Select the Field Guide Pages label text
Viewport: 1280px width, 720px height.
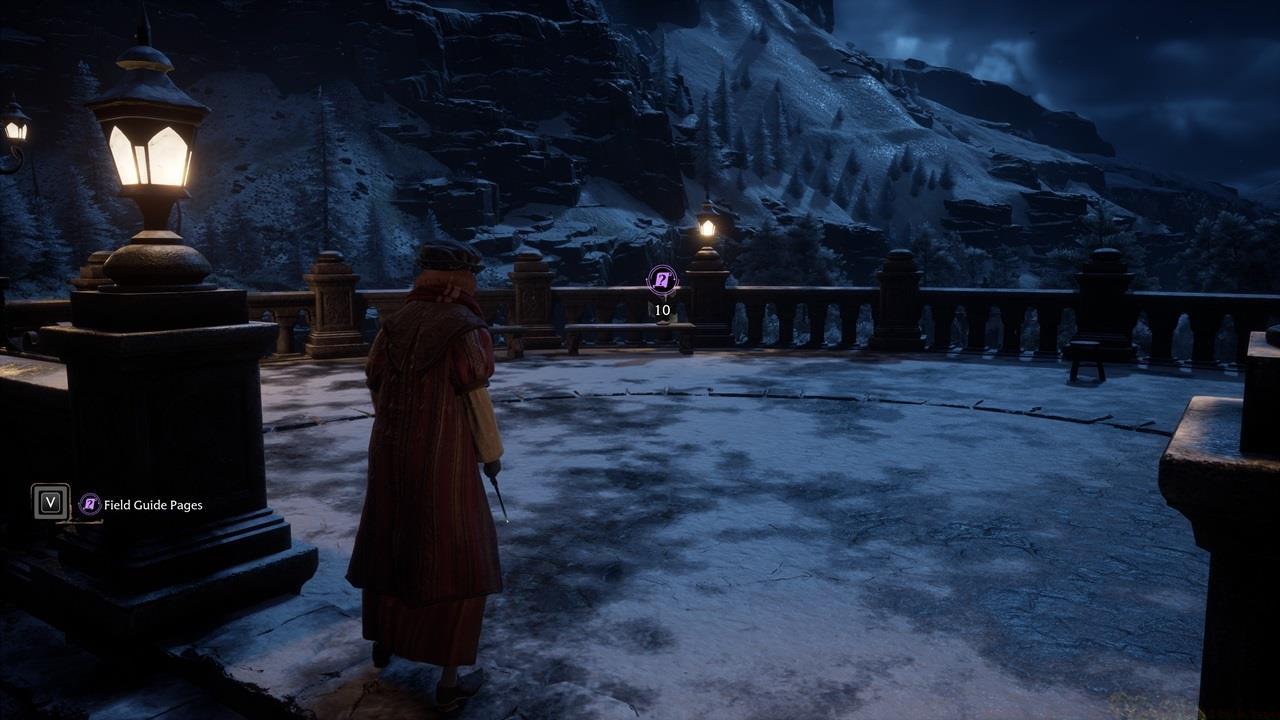coord(155,505)
